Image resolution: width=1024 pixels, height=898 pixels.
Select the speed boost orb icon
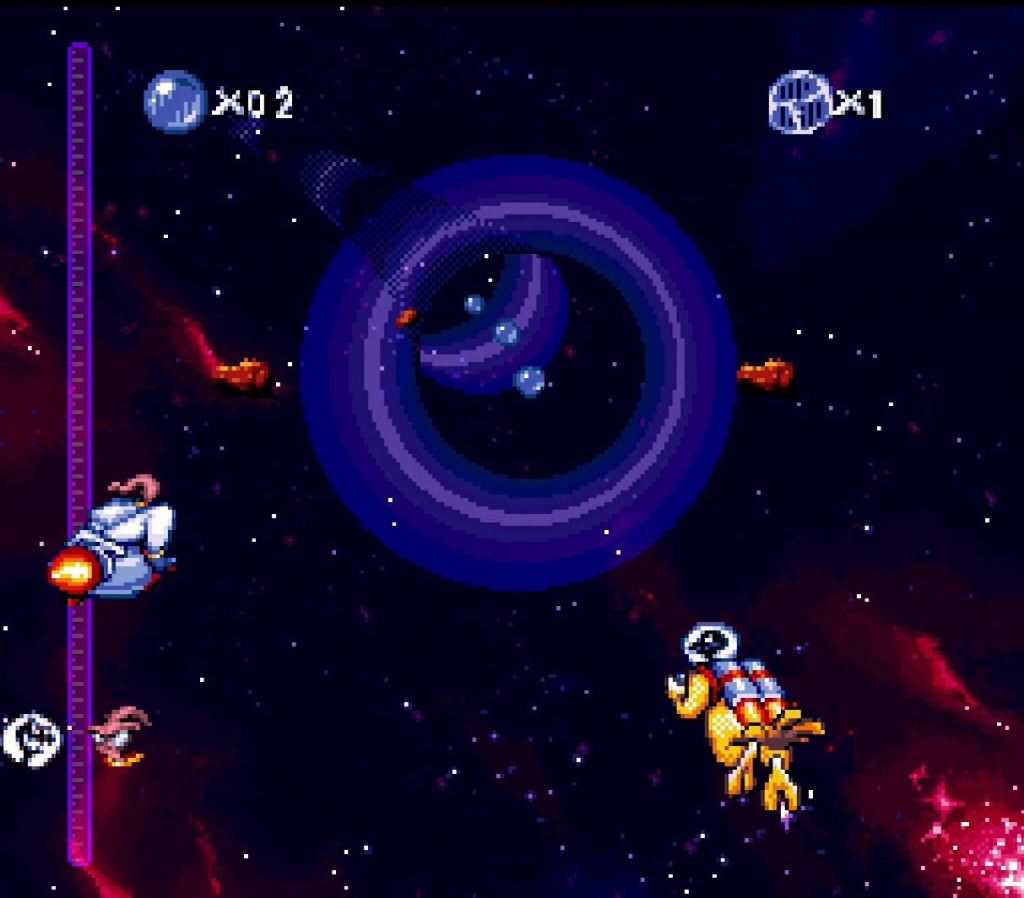point(799,101)
